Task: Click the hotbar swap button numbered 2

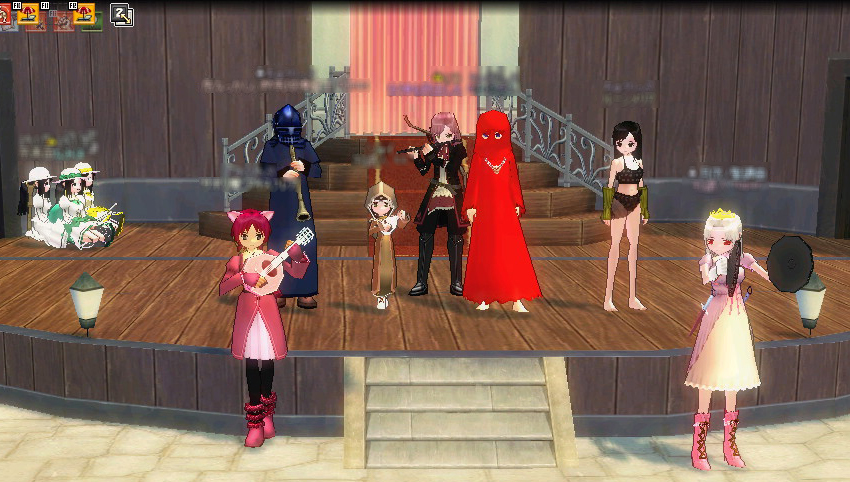Action: (x=122, y=15)
